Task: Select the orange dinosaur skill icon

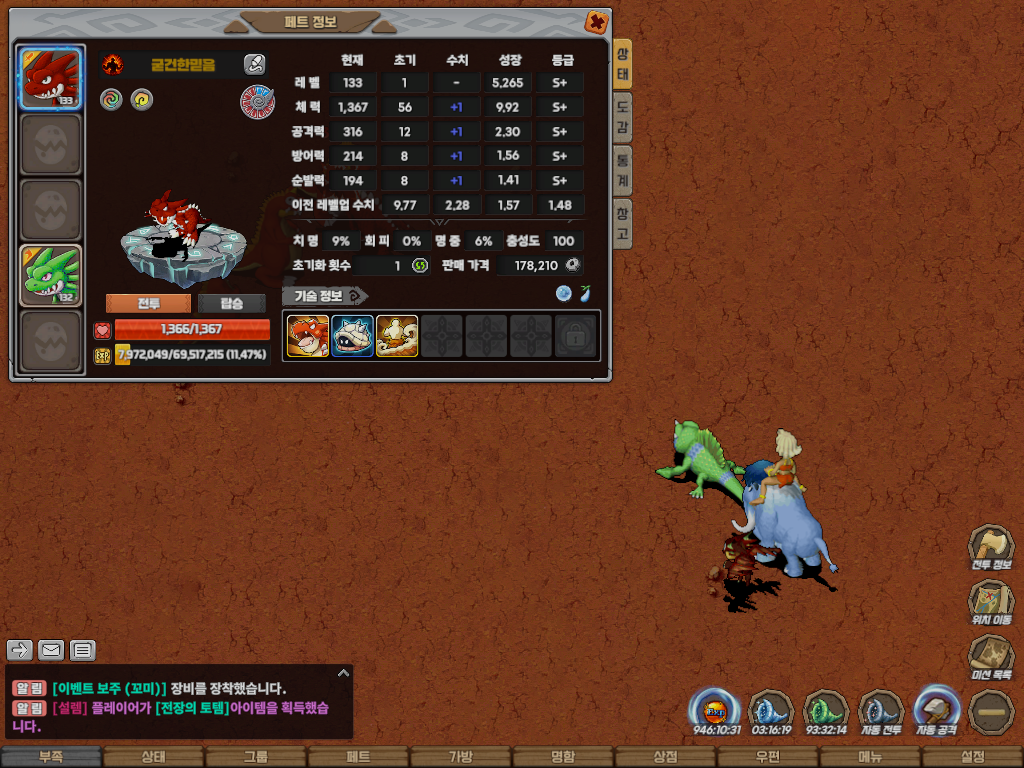Action: [x=308, y=336]
